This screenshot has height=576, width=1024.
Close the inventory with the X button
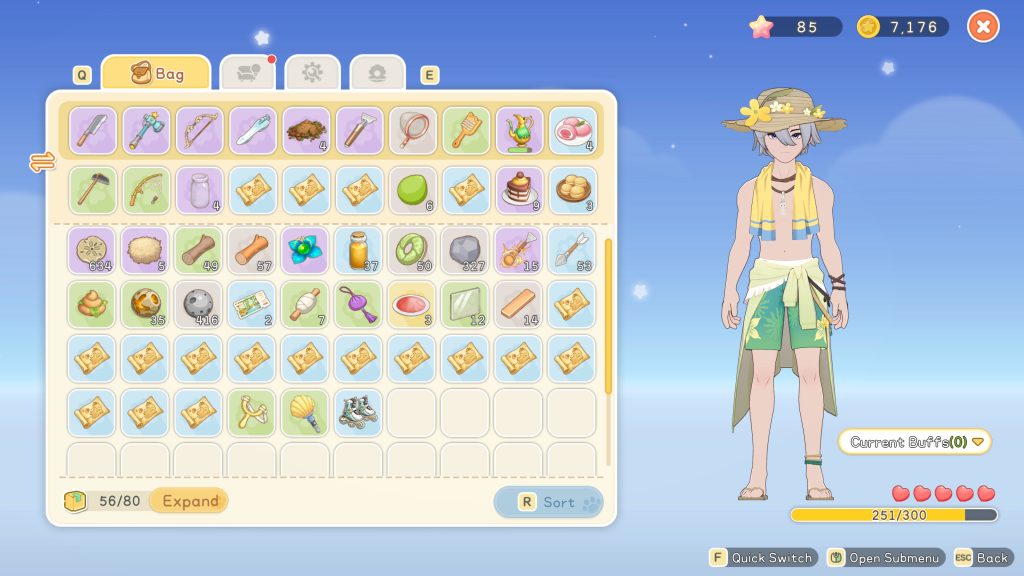point(983,27)
